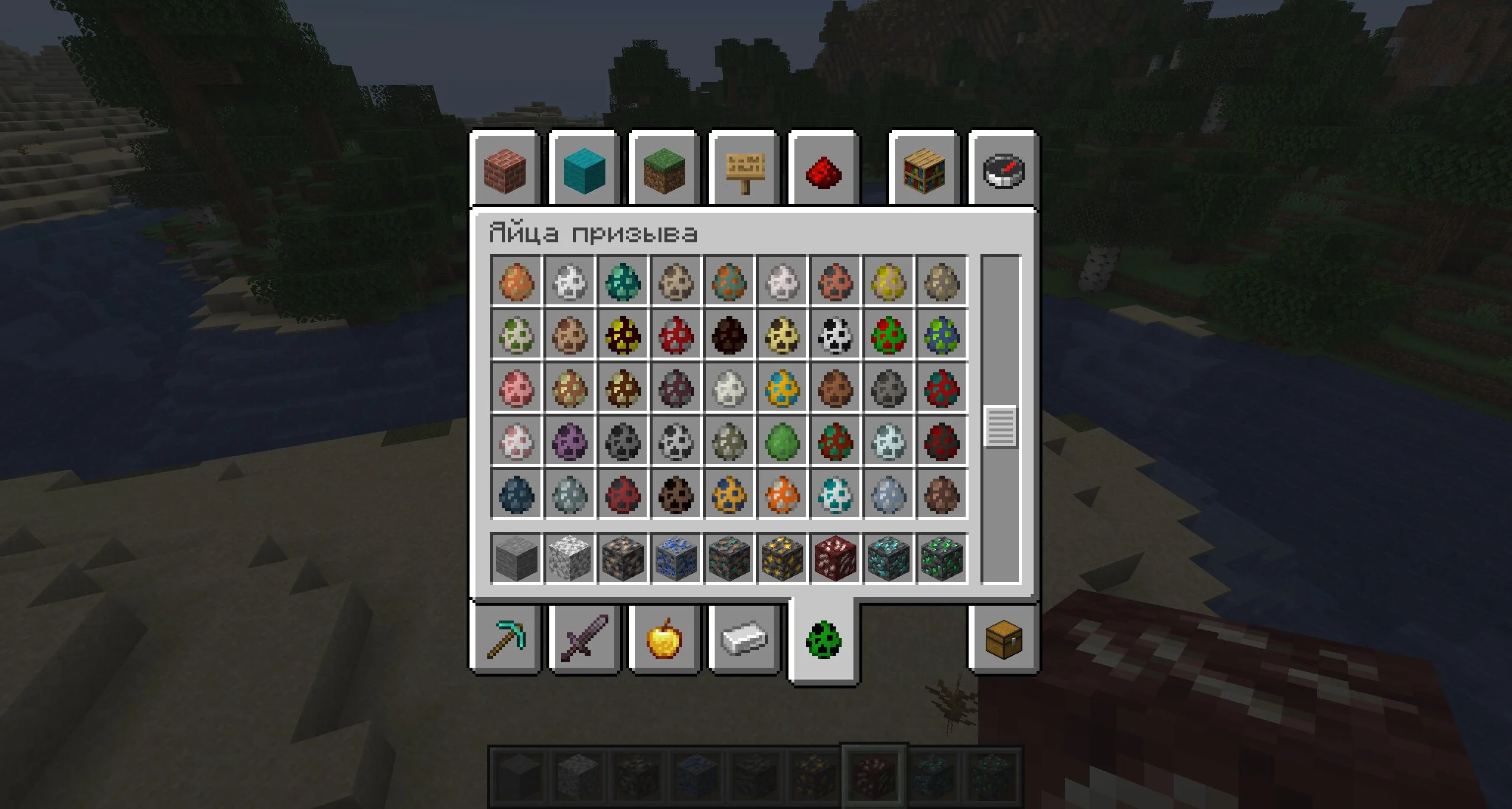Select the golden apple food tab
The height and width of the screenshot is (809, 1512).
(x=664, y=639)
